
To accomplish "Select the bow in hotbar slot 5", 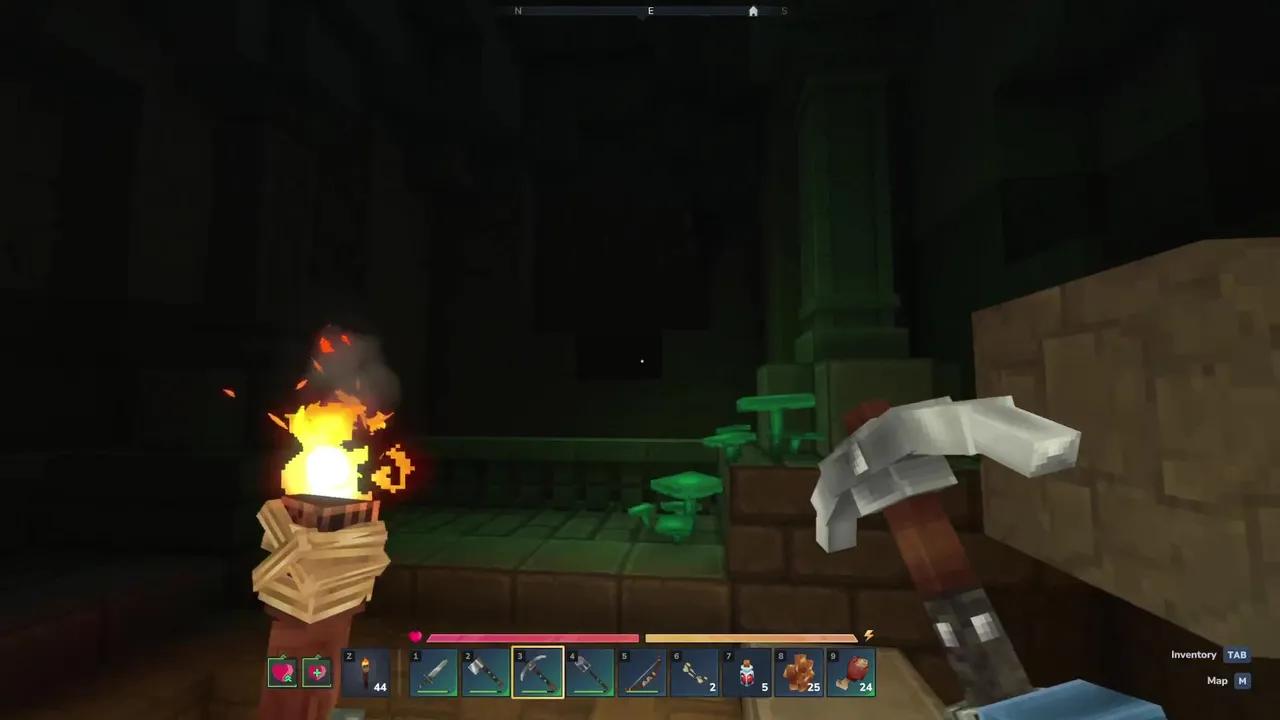I will [643, 671].
